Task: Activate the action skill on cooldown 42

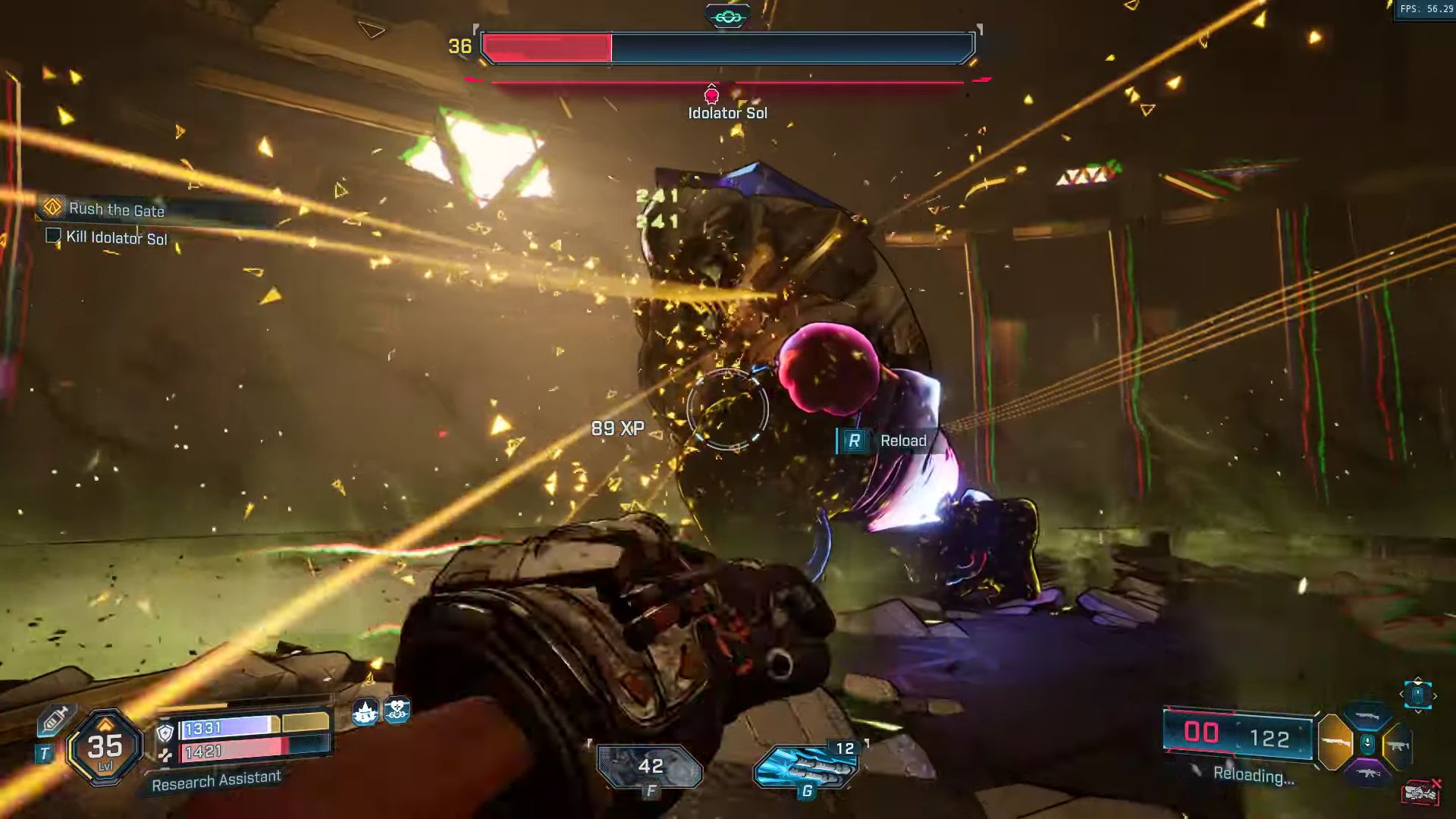Action: [650, 767]
